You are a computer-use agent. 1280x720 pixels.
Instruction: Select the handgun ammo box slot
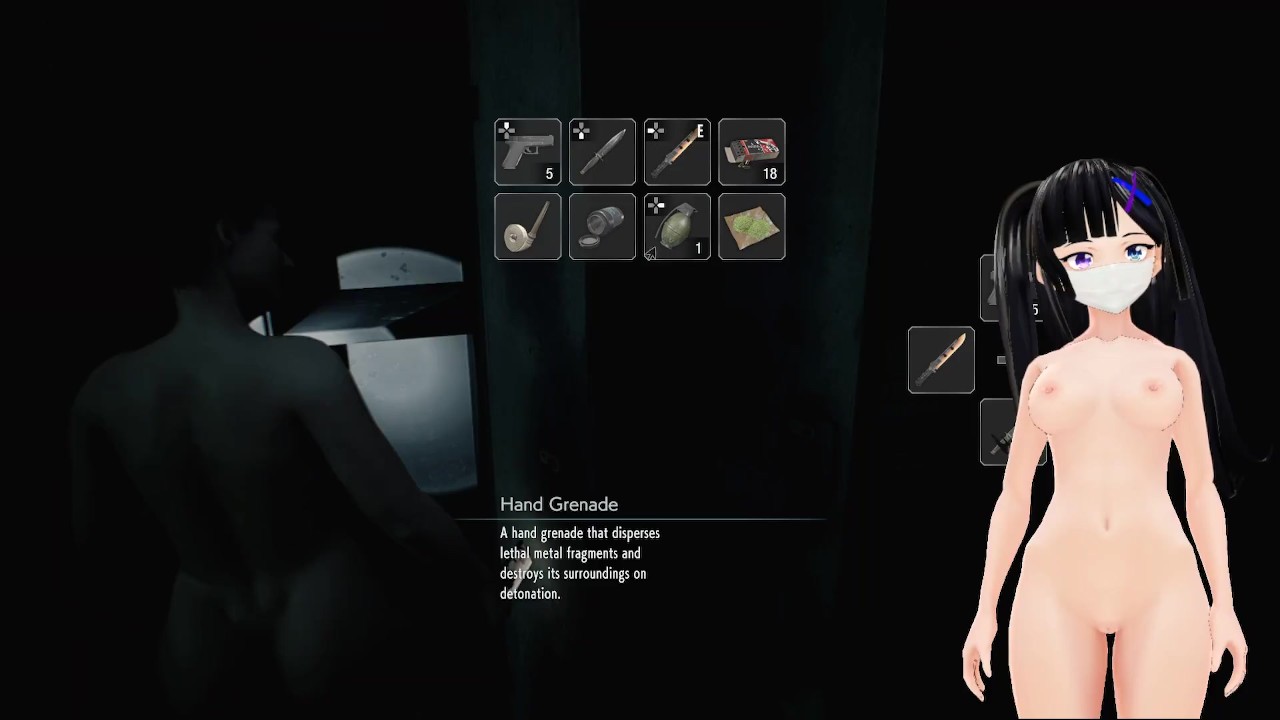[752, 152]
